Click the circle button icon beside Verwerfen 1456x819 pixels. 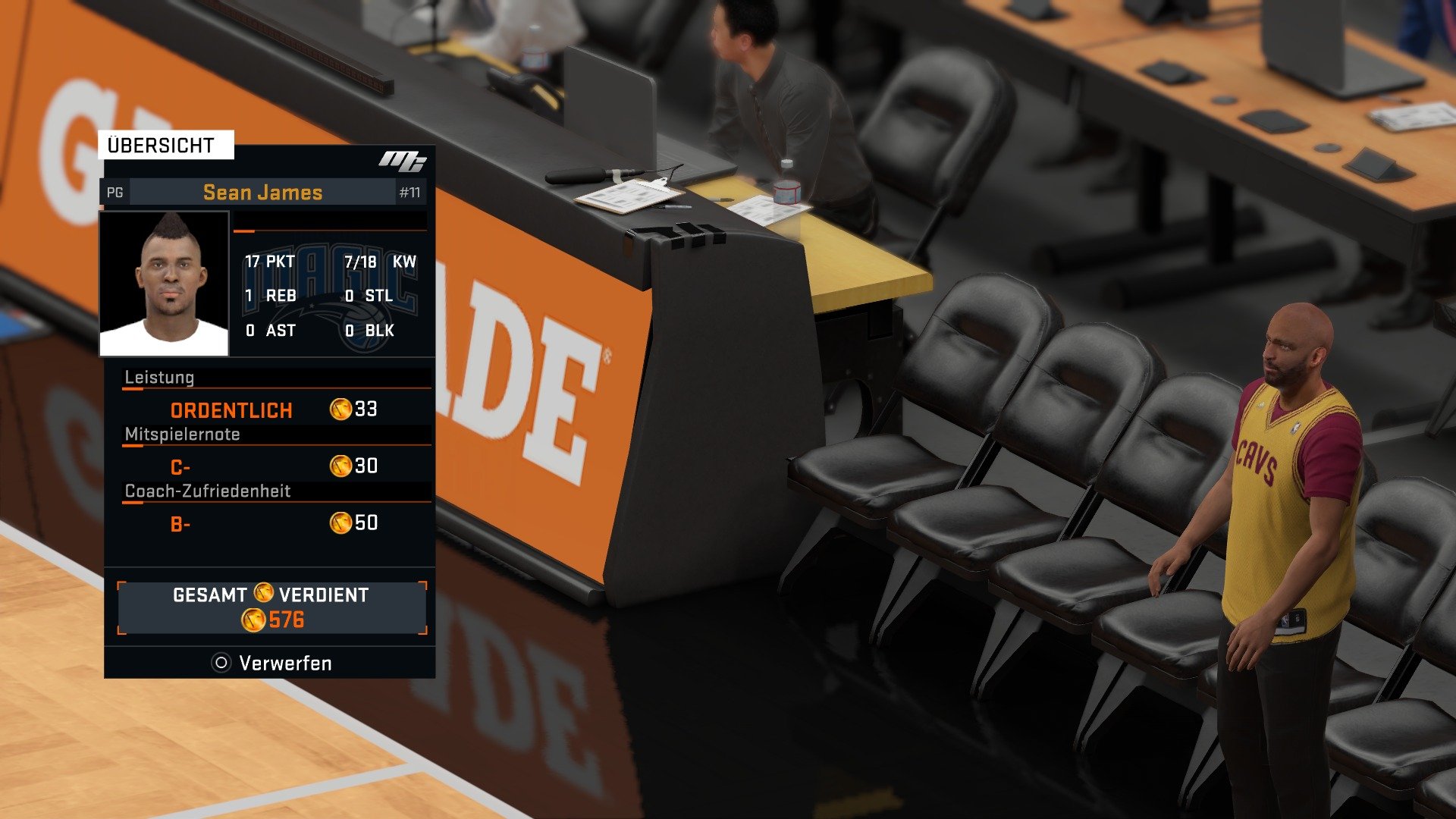click(221, 662)
